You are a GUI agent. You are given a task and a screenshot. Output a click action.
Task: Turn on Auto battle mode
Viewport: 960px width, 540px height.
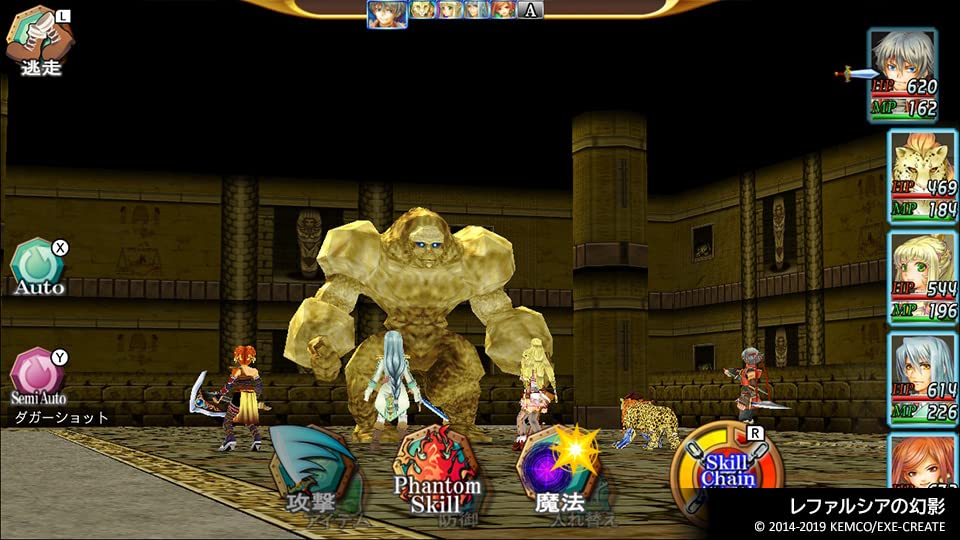point(38,268)
